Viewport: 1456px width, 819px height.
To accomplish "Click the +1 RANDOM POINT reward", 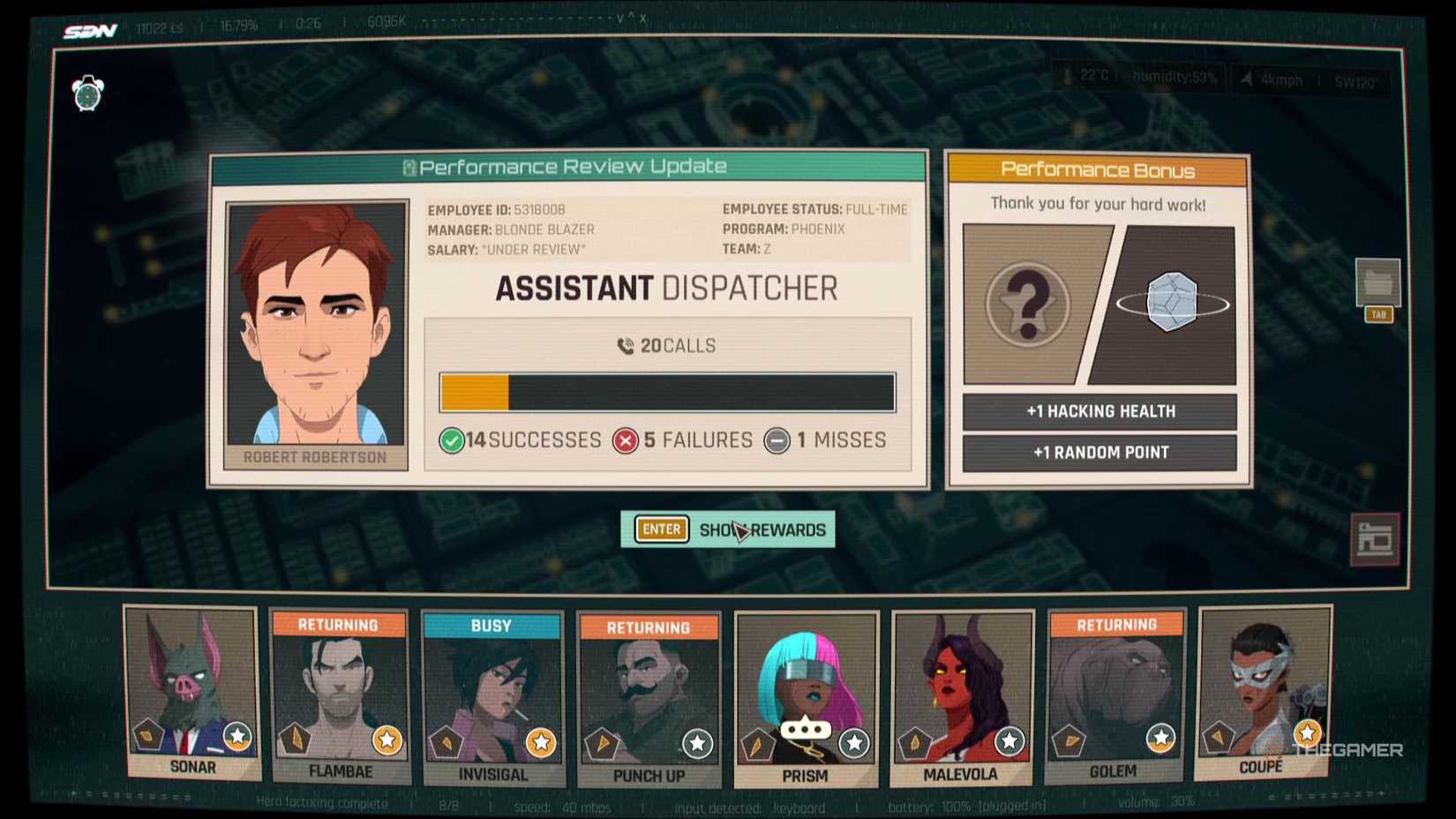I will [1098, 452].
